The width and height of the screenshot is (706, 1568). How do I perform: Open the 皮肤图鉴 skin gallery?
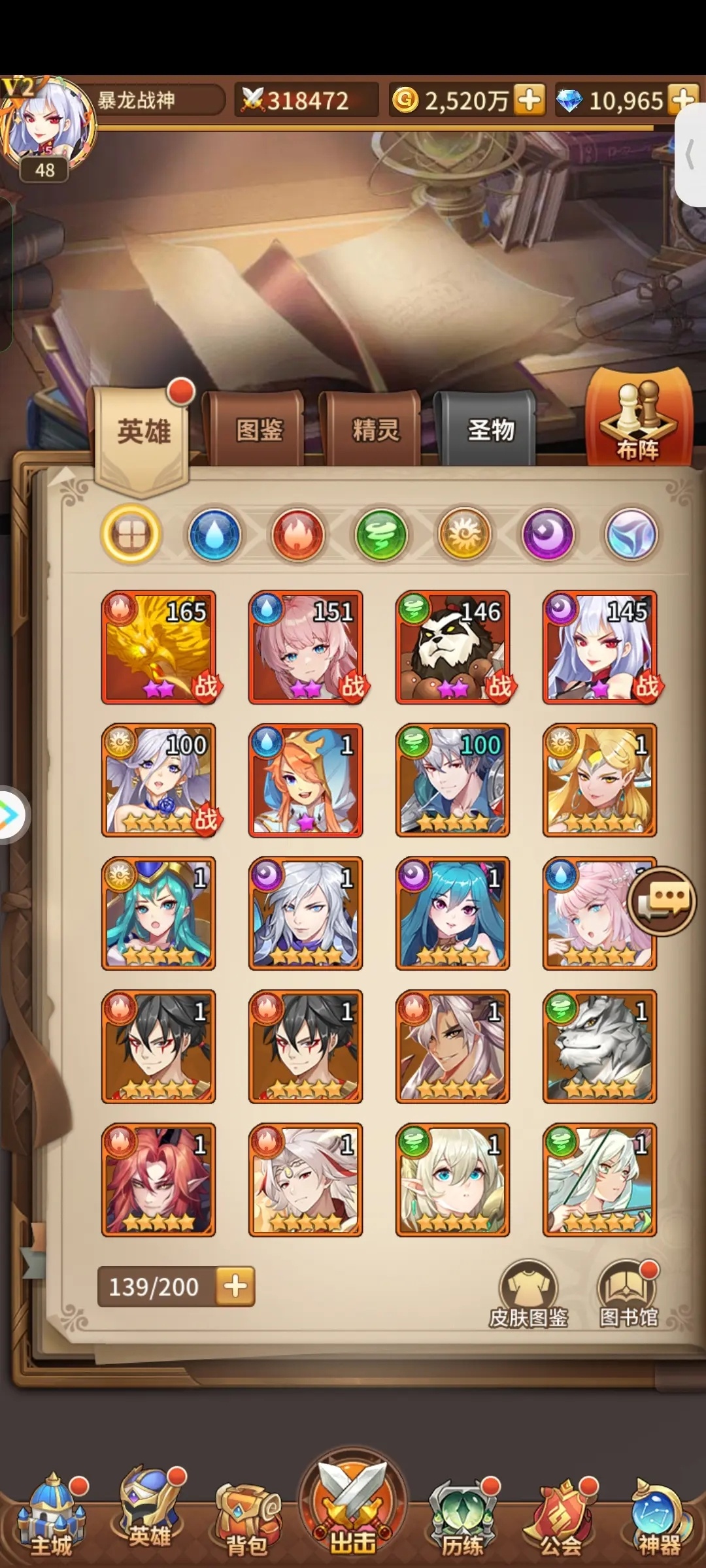point(528,1294)
